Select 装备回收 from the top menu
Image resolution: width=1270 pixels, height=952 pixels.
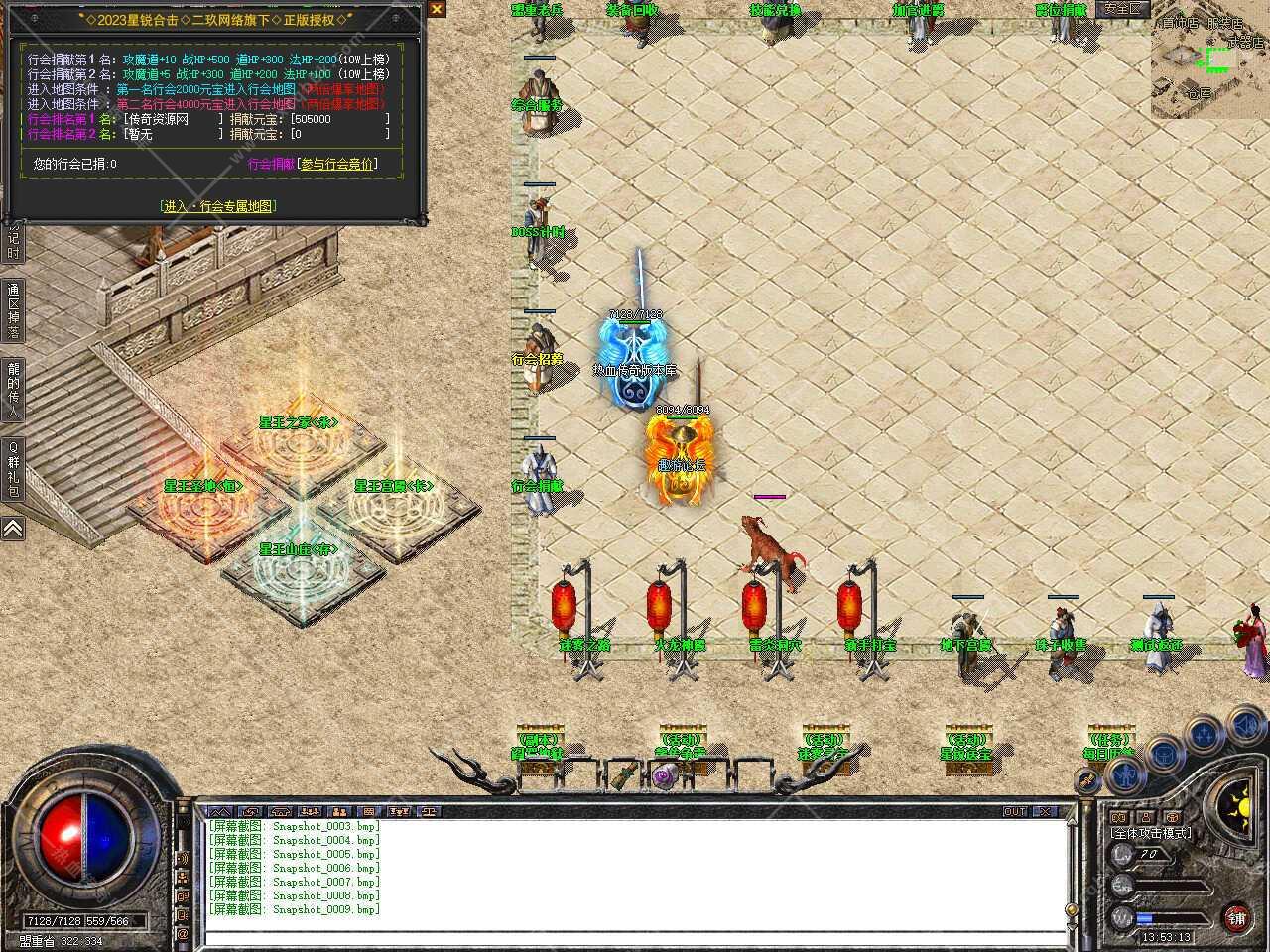634,9
